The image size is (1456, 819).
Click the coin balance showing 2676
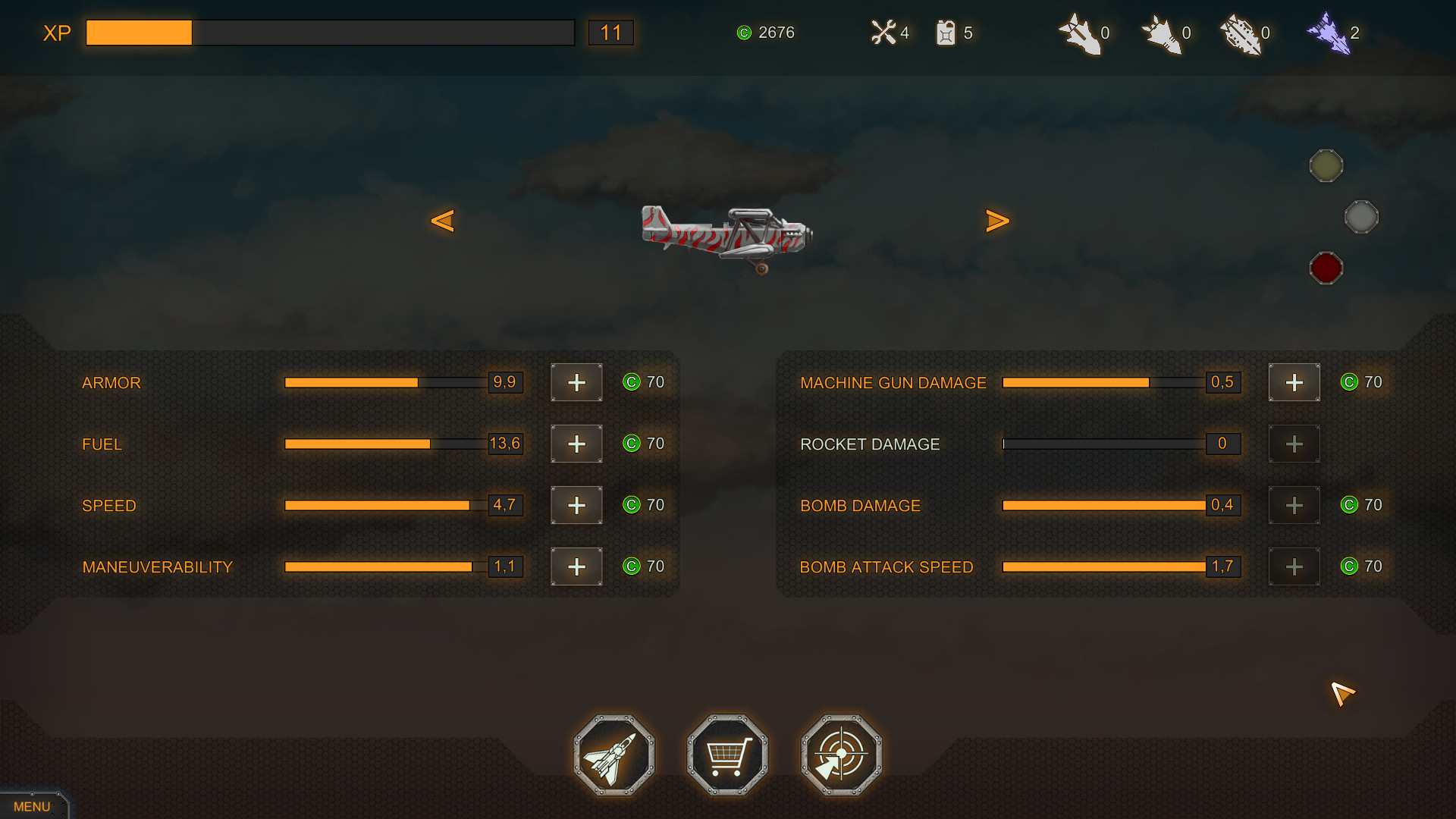tap(766, 33)
